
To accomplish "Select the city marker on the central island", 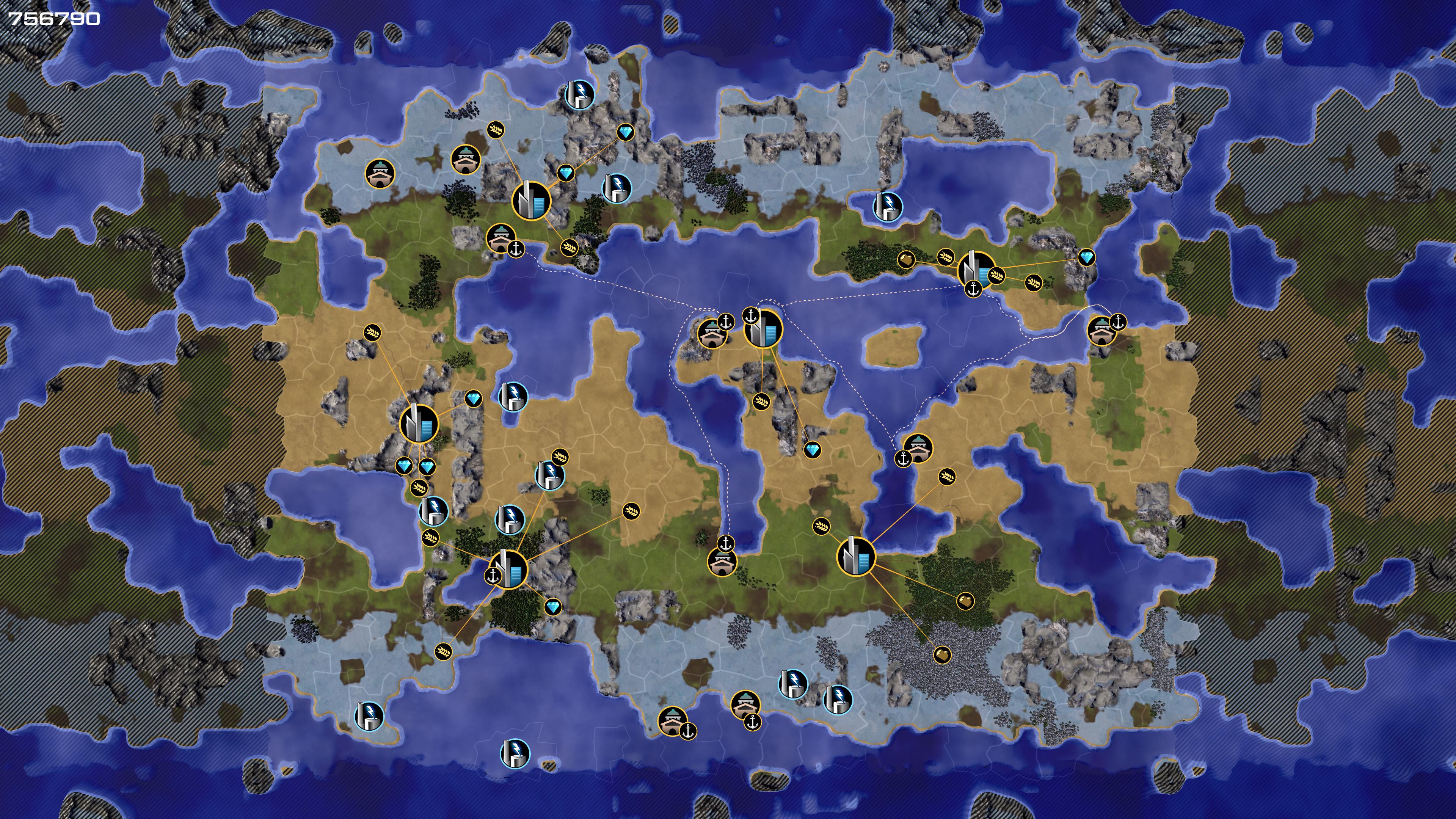I will 764,328.
